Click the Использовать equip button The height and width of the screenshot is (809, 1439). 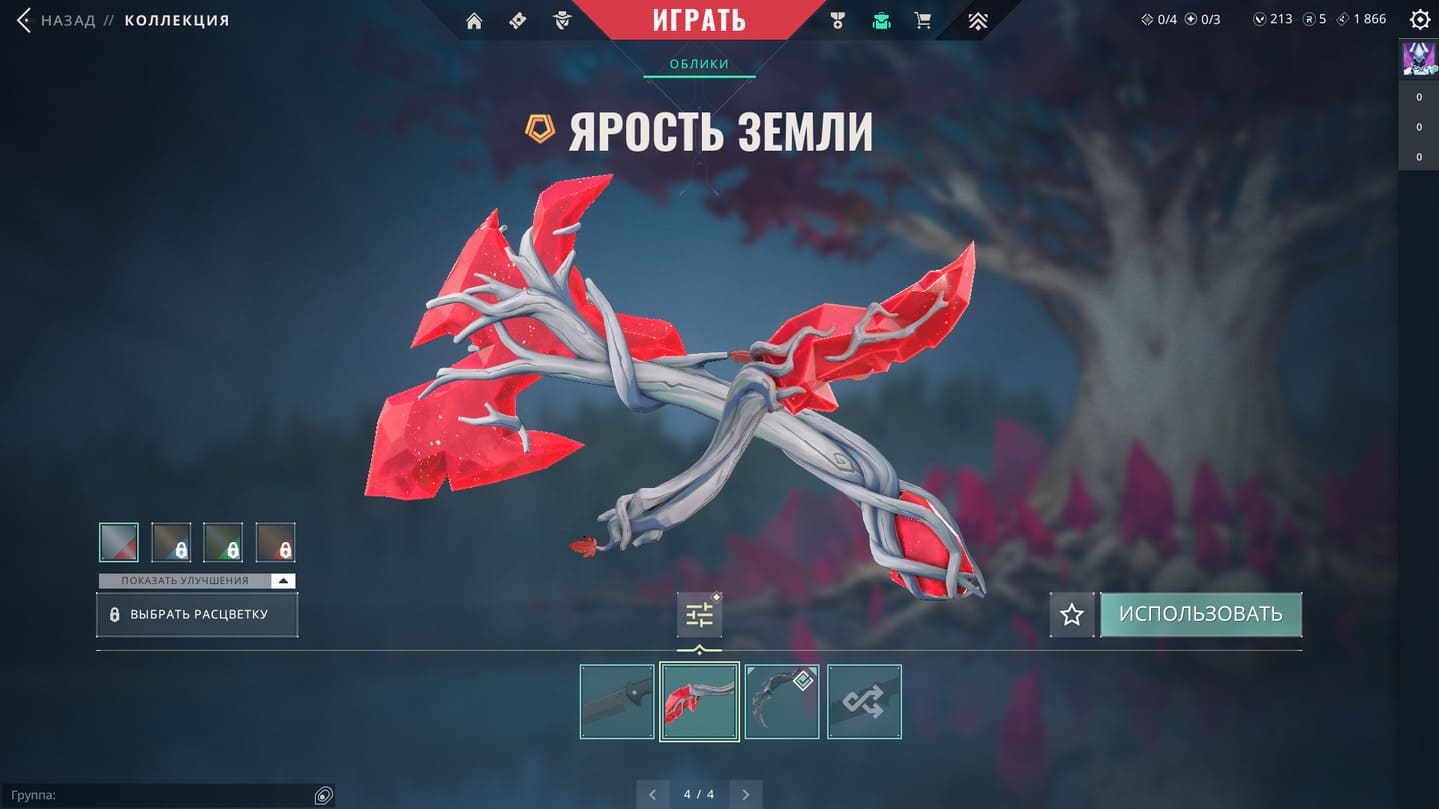(x=1200, y=614)
